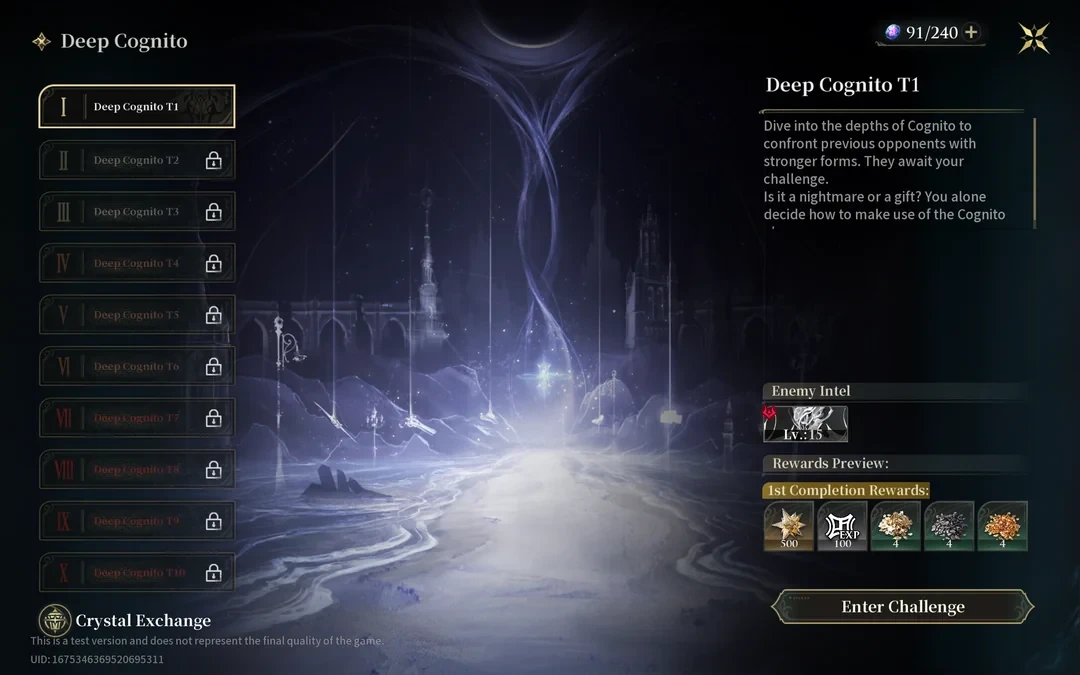Choose the locked Deep Cognito T2 entry
Image resolution: width=1080 pixels, height=675 pixels.
coord(137,160)
